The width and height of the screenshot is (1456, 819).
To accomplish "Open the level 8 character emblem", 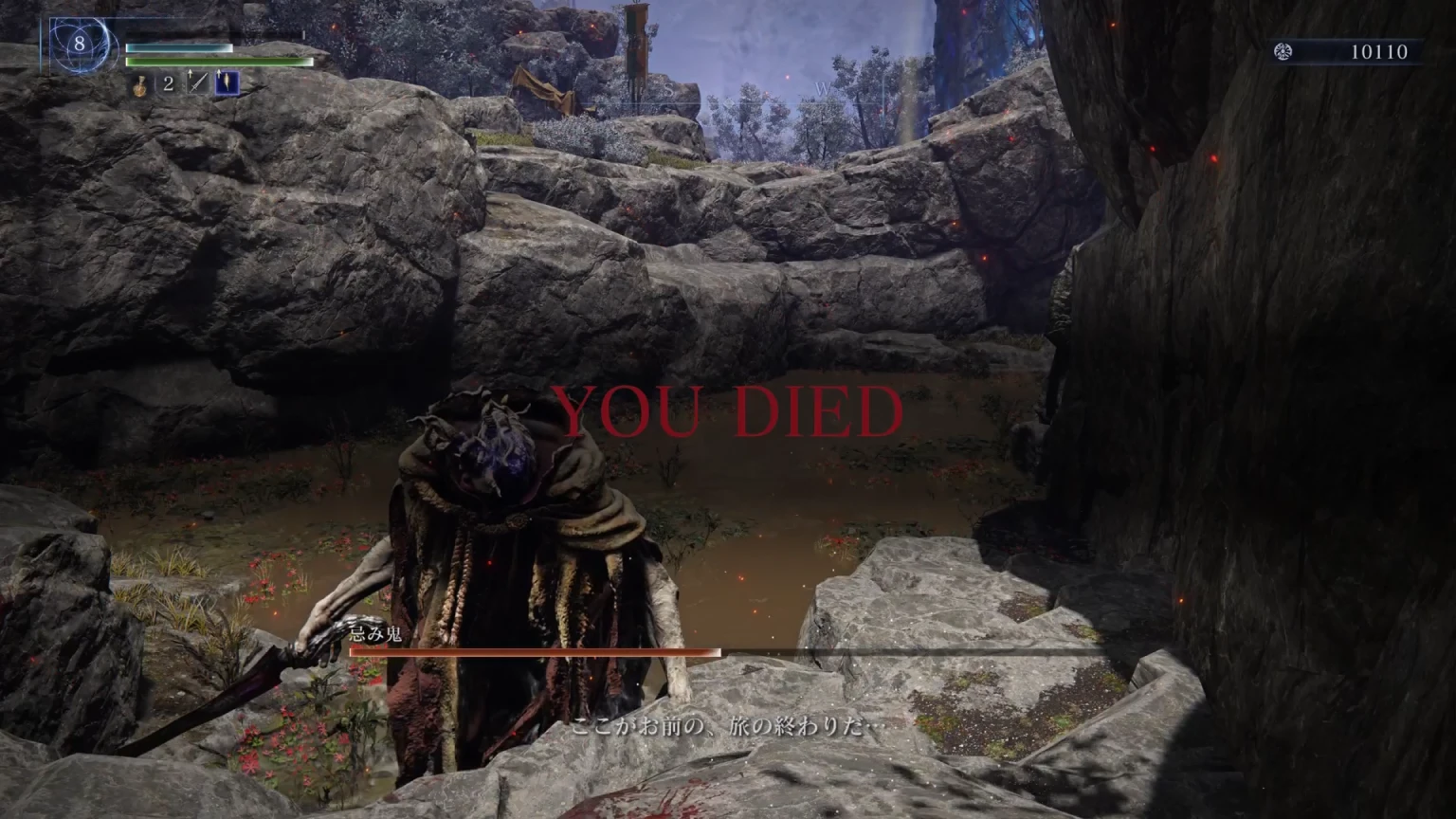I will pos(80,44).
